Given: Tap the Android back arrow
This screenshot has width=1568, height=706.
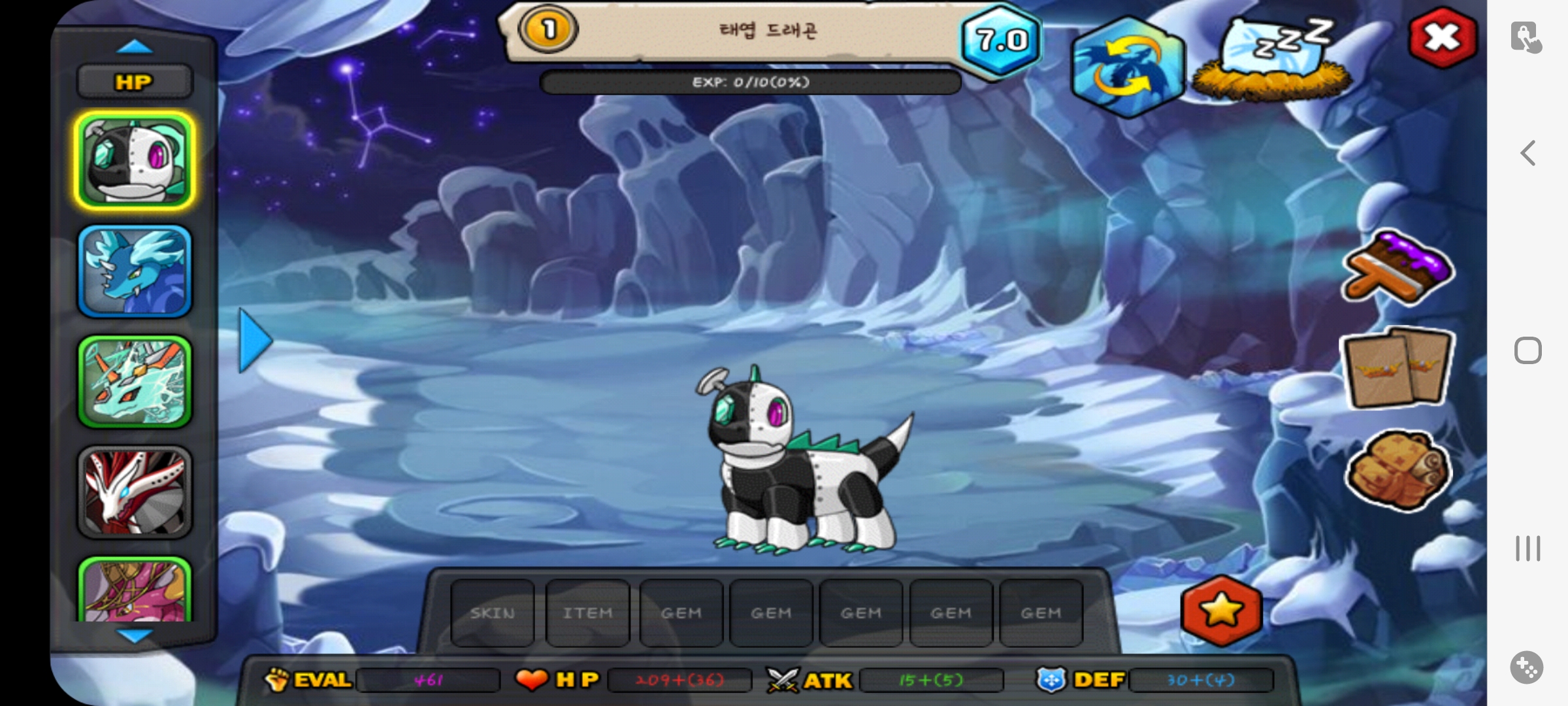Looking at the screenshot, I should pos(1527,154).
